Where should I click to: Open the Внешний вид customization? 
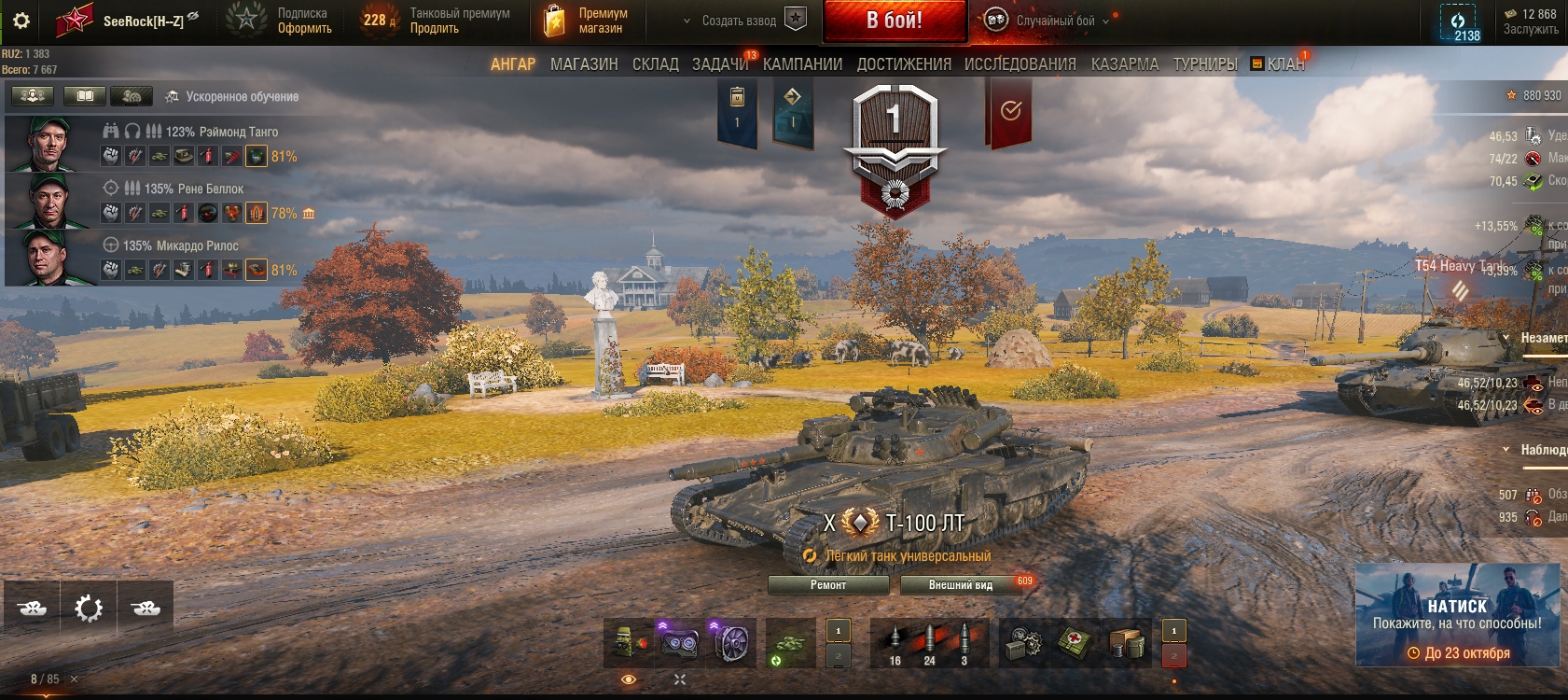coord(961,585)
